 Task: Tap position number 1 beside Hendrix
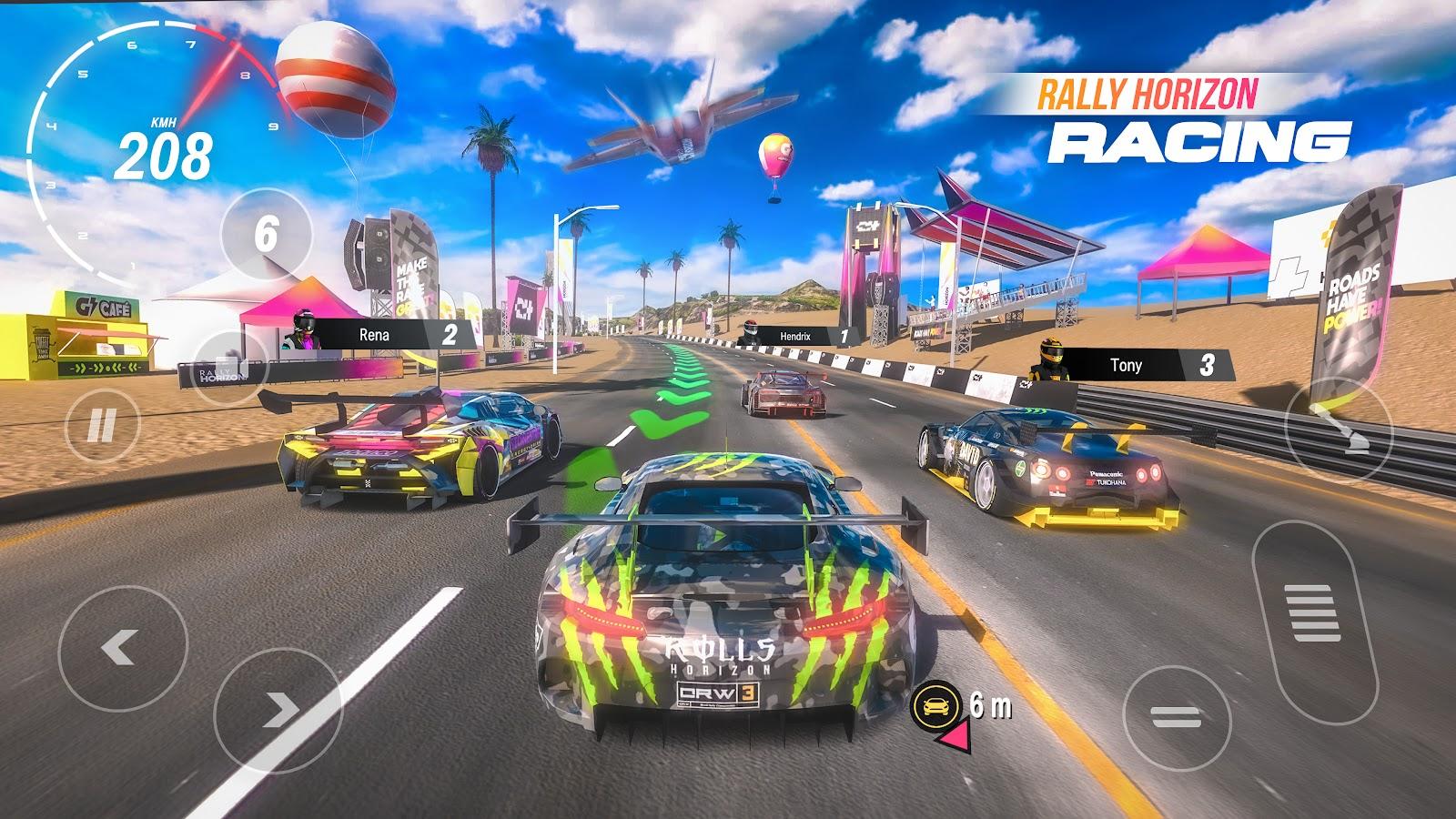click(846, 336)
